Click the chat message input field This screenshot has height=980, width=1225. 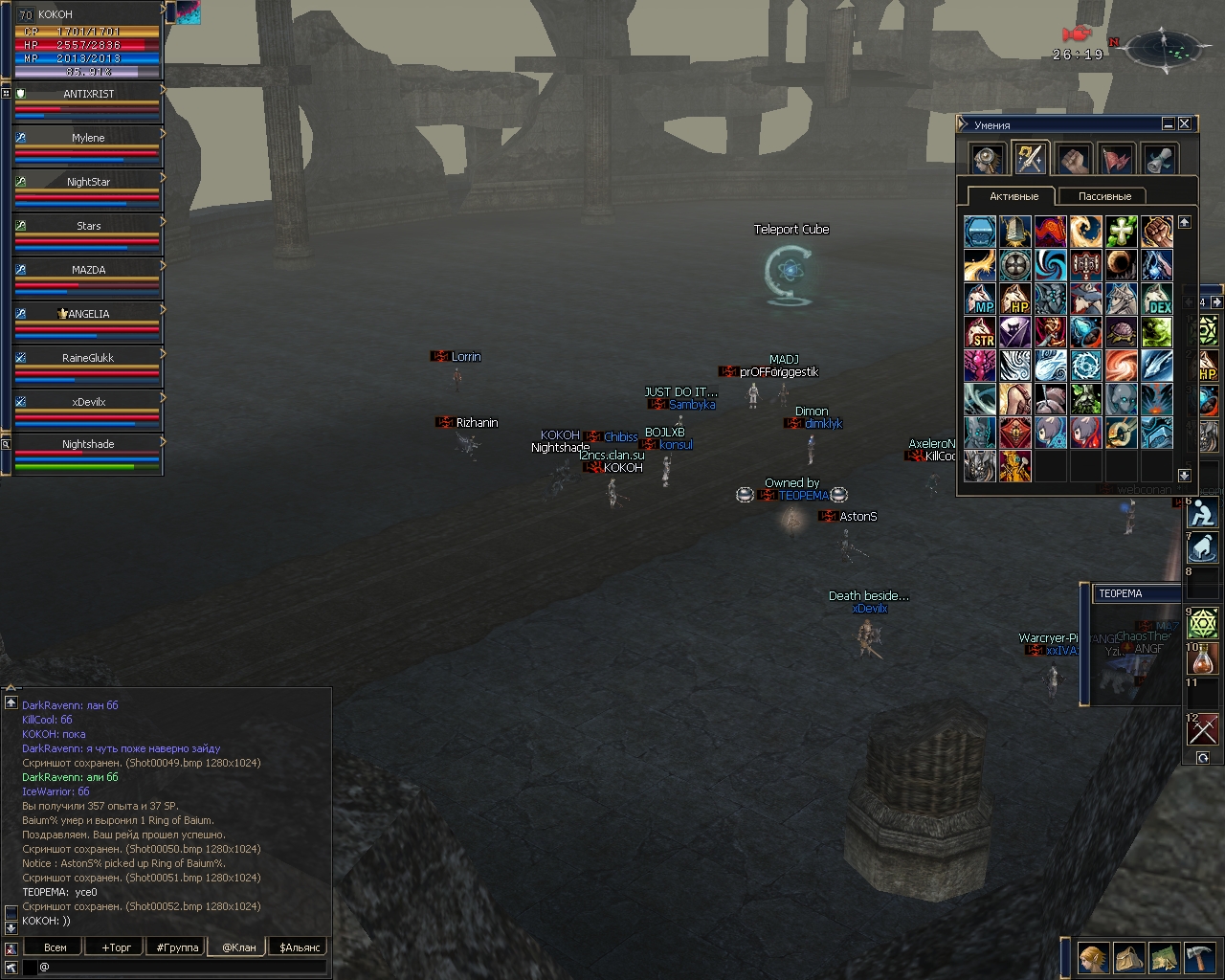pyautogui.click(x=182, y=968)
